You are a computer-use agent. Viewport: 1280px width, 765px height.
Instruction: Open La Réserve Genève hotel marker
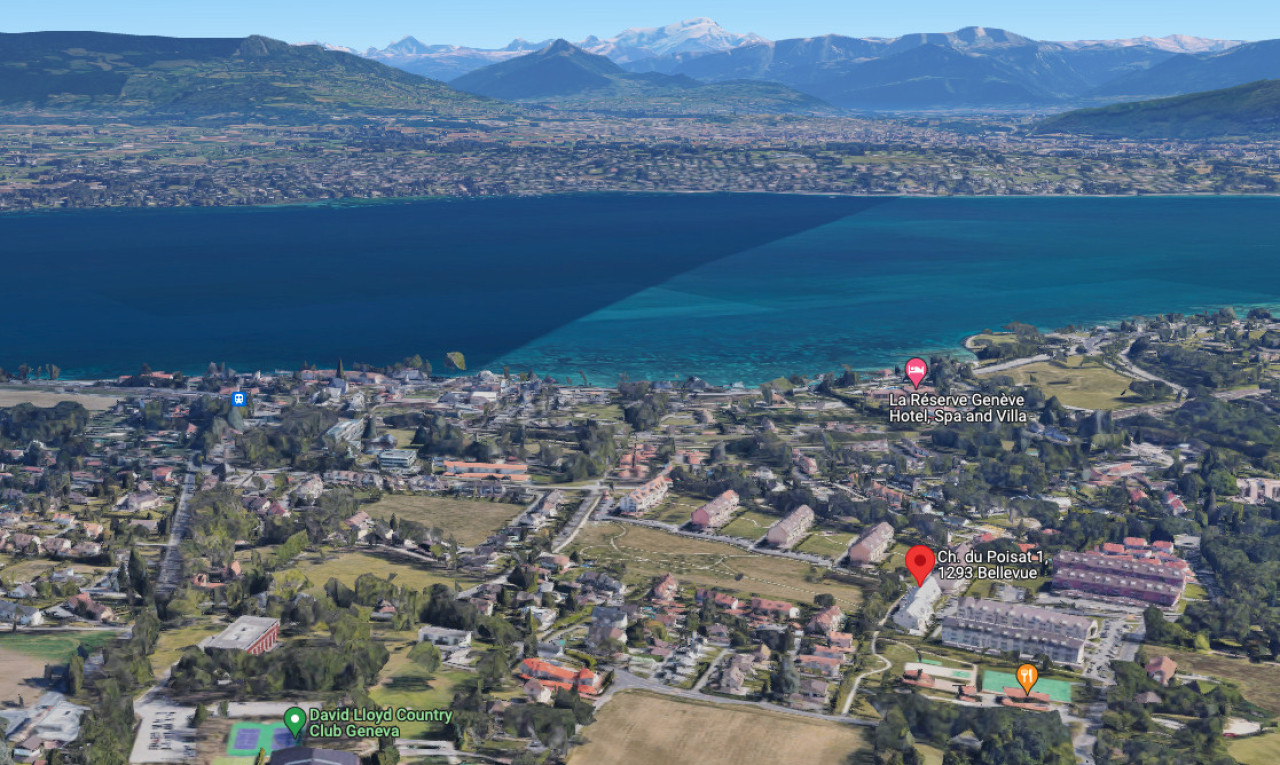915,370
